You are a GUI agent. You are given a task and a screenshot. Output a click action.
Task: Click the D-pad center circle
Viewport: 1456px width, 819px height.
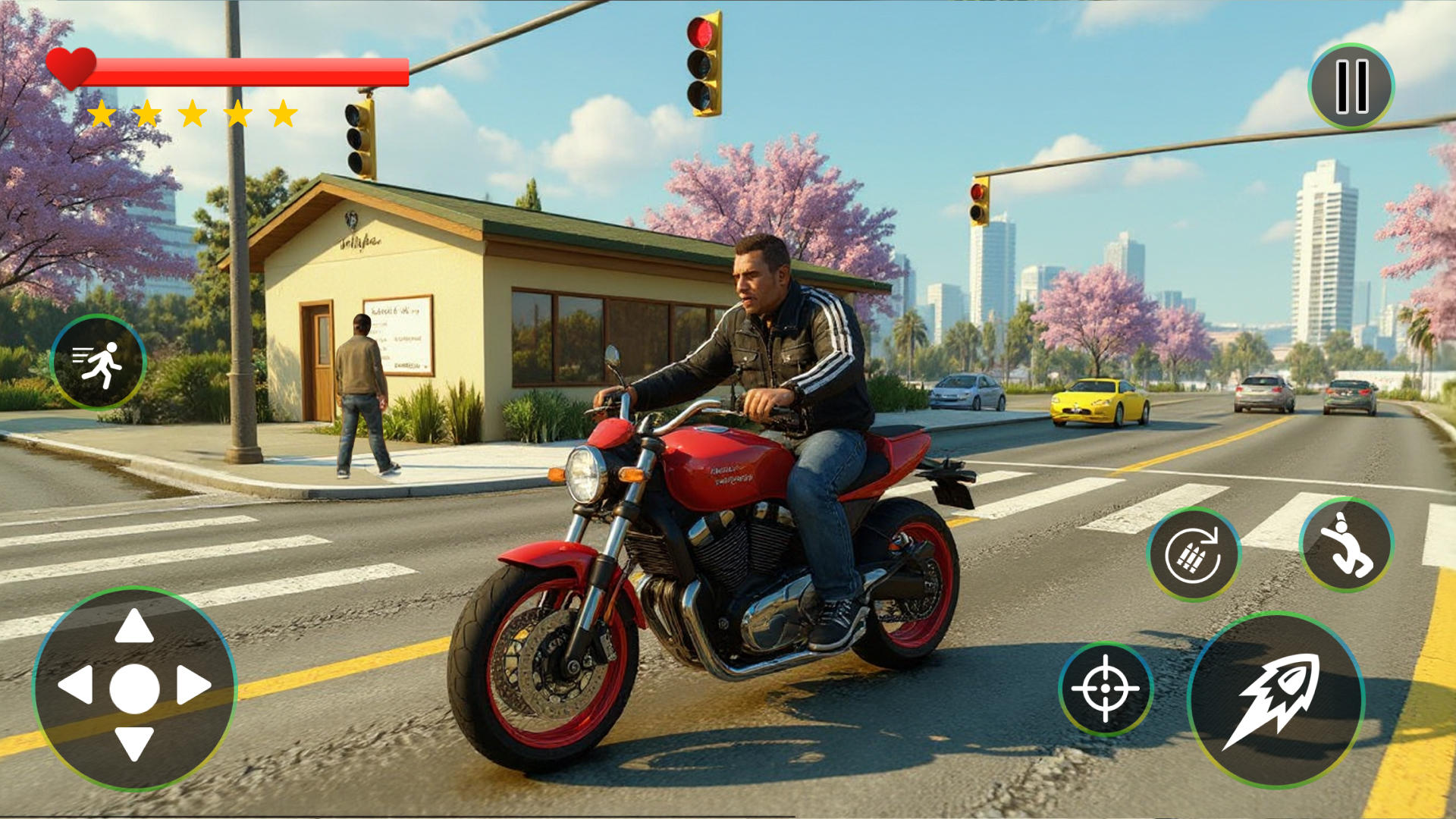coord(134,689)
